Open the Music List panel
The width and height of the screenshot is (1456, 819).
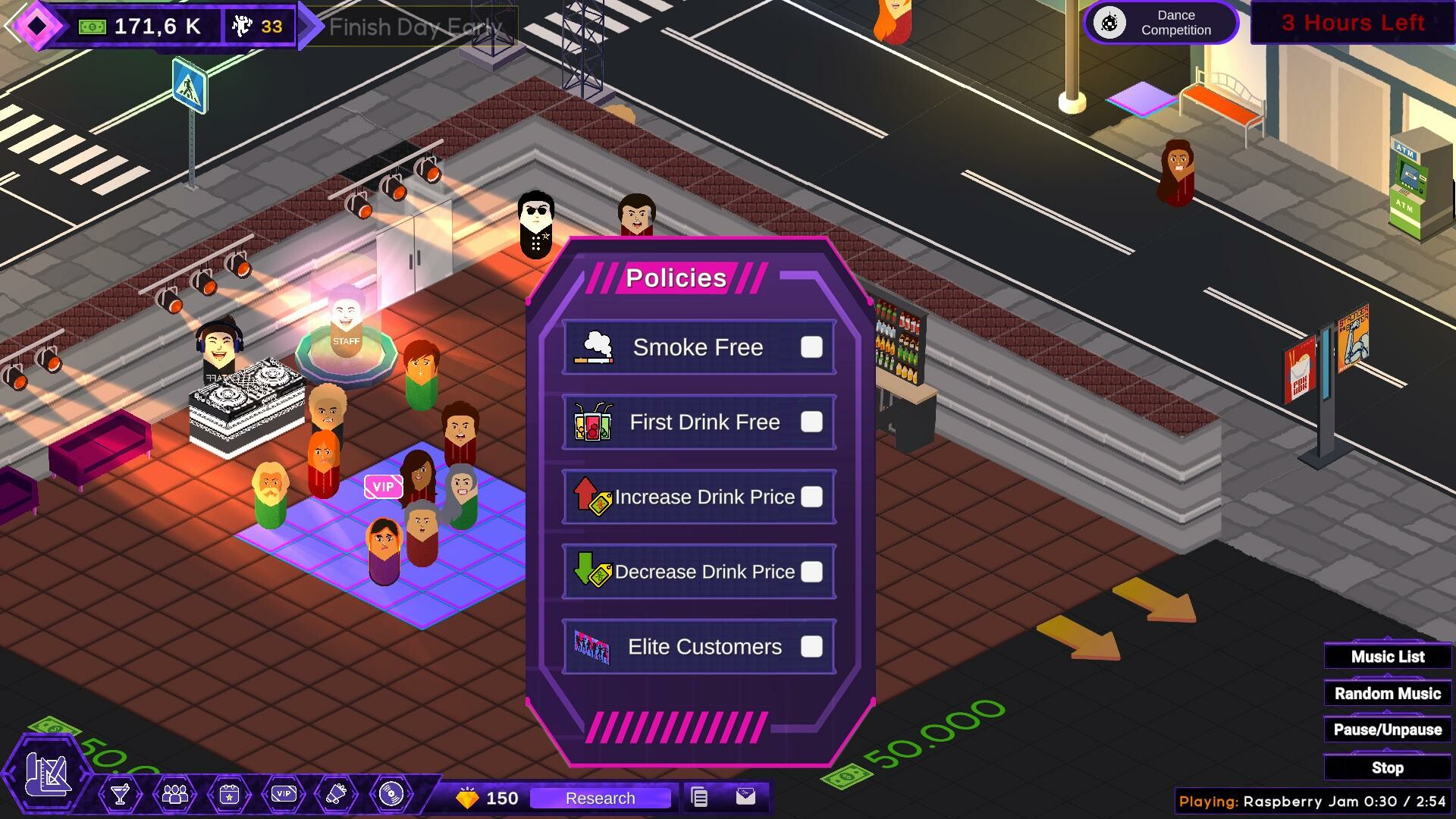(1387, 656)
